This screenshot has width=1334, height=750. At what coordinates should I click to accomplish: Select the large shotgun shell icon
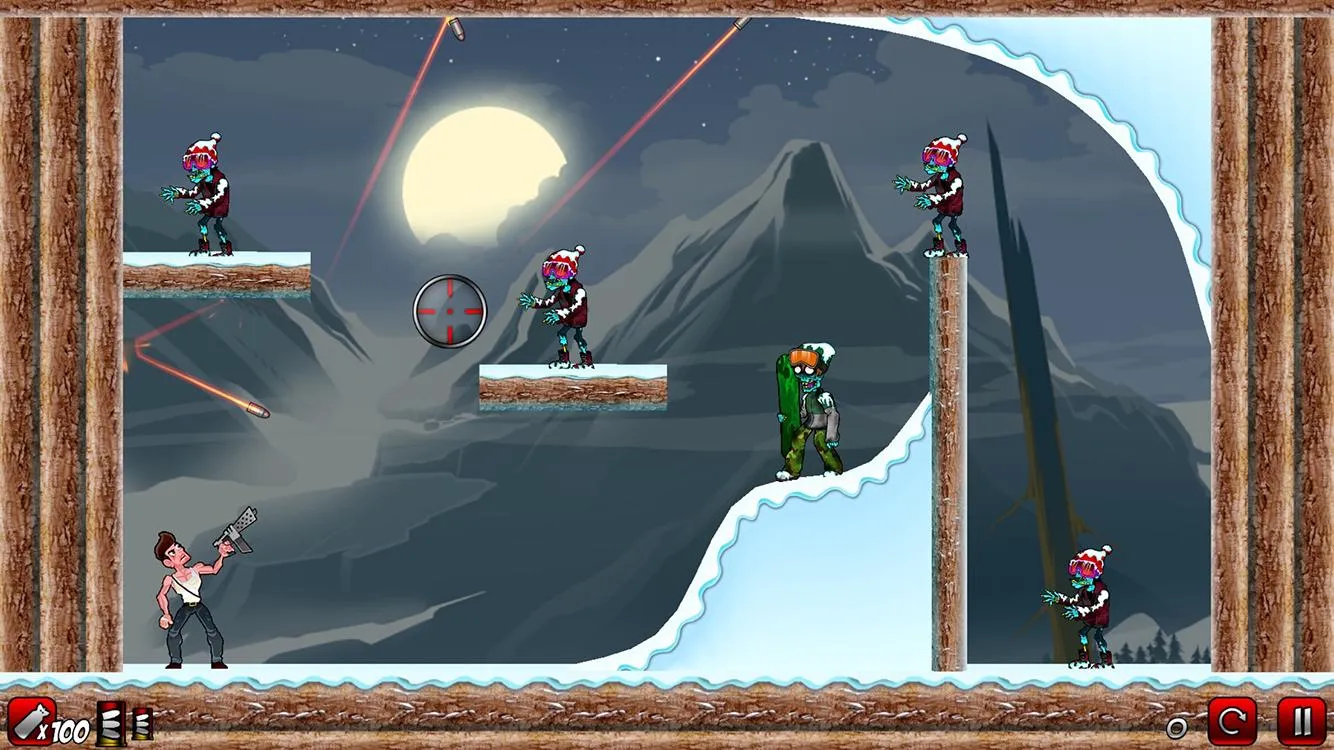110,722
